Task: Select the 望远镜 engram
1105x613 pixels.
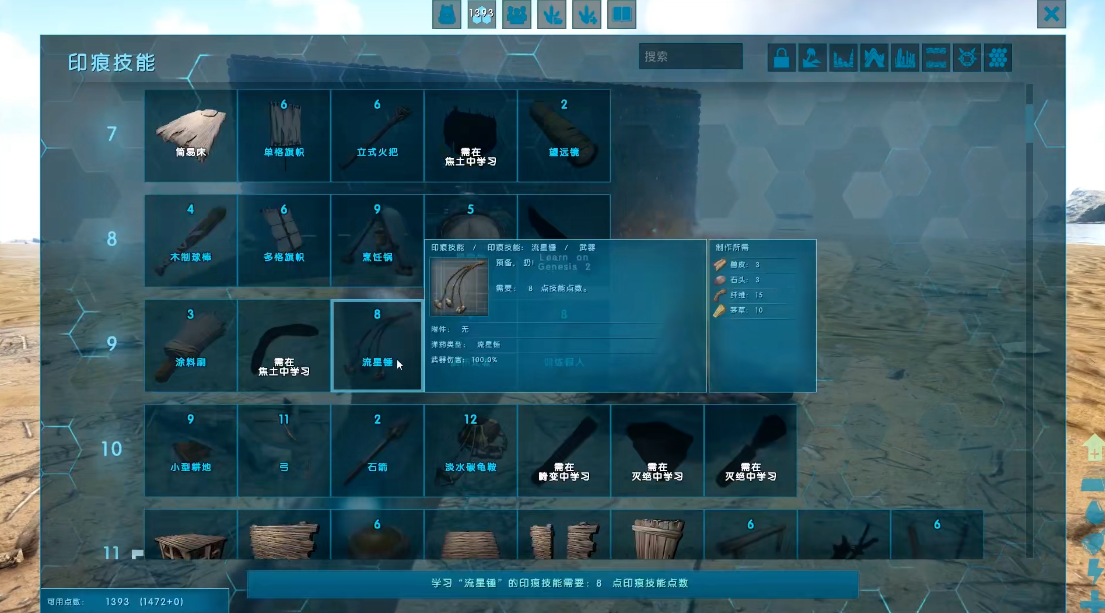Action: (x=563, y=135)
